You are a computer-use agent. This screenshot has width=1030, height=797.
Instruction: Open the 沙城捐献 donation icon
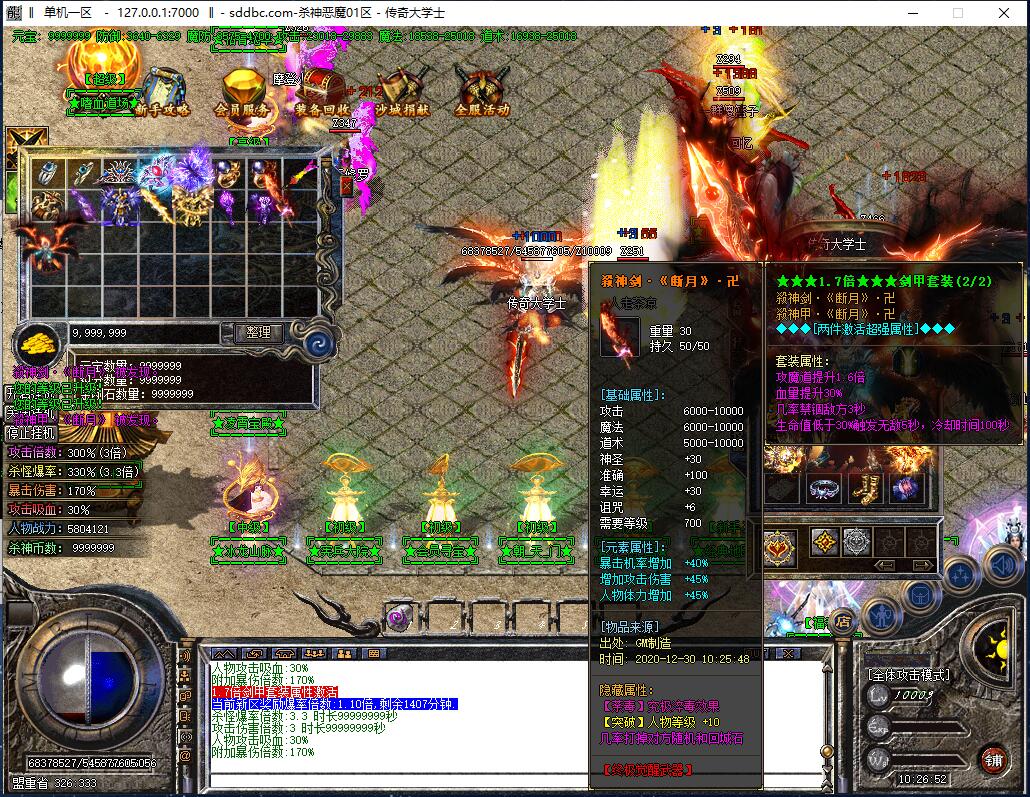pyautogui.click(x=404, y=92)
